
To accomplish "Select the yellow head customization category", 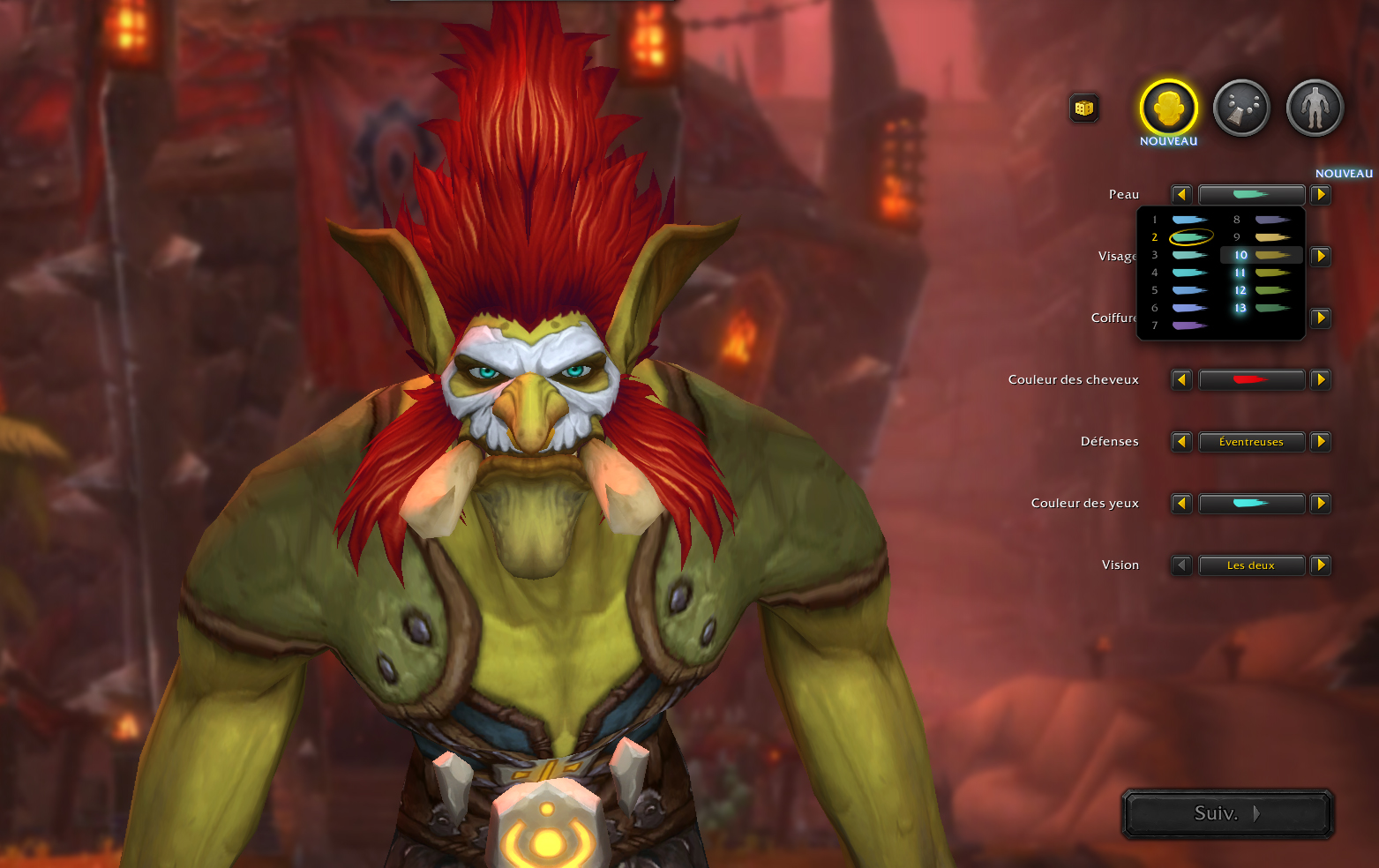I will coord(1168,108).
